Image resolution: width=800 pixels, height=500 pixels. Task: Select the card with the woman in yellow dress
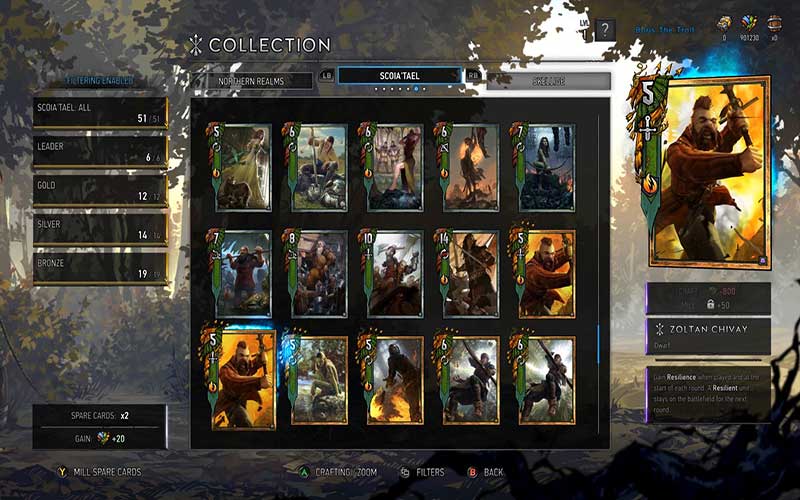click(x=243, y=167)
